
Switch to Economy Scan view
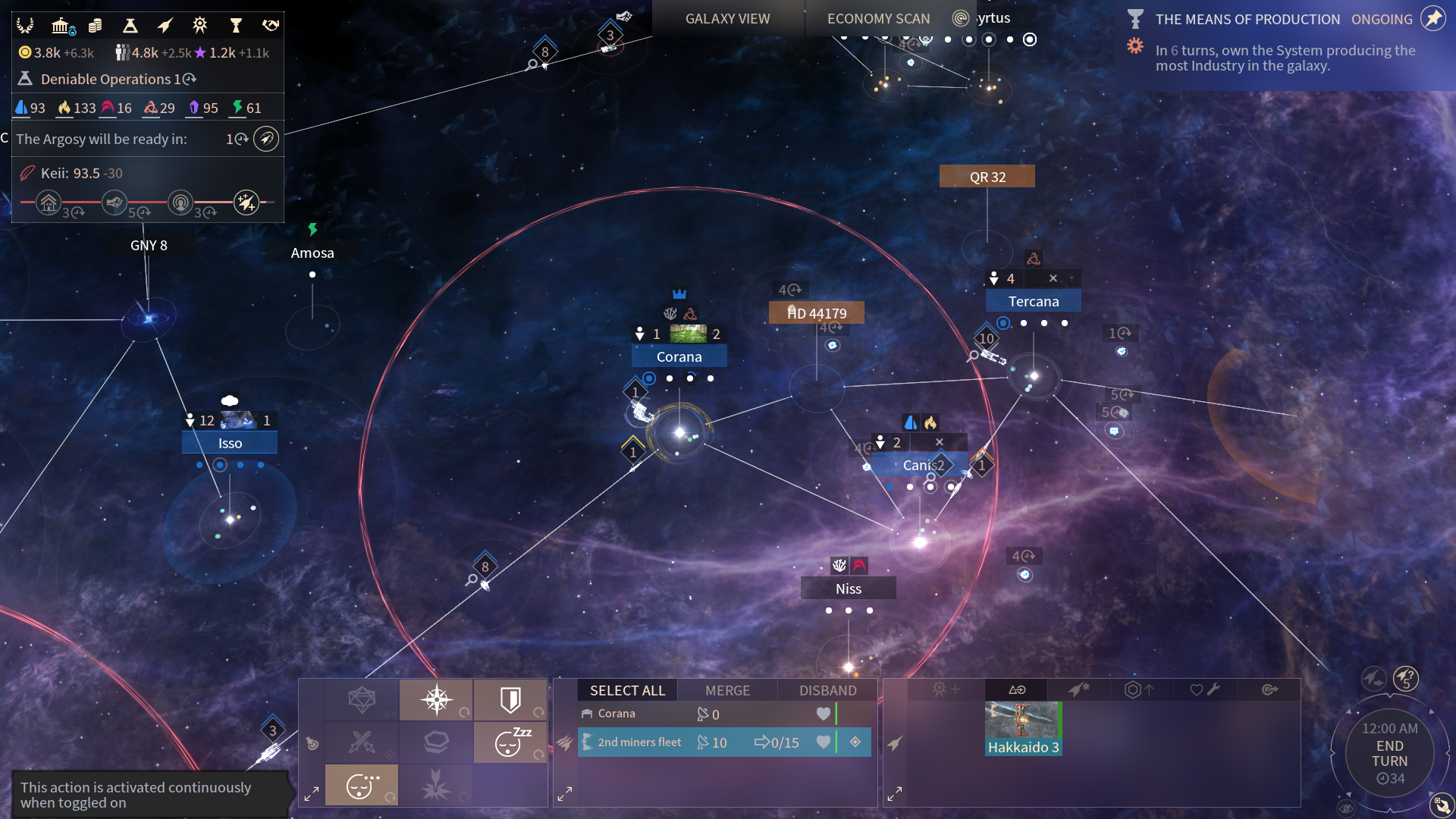[x=878, y=18]
